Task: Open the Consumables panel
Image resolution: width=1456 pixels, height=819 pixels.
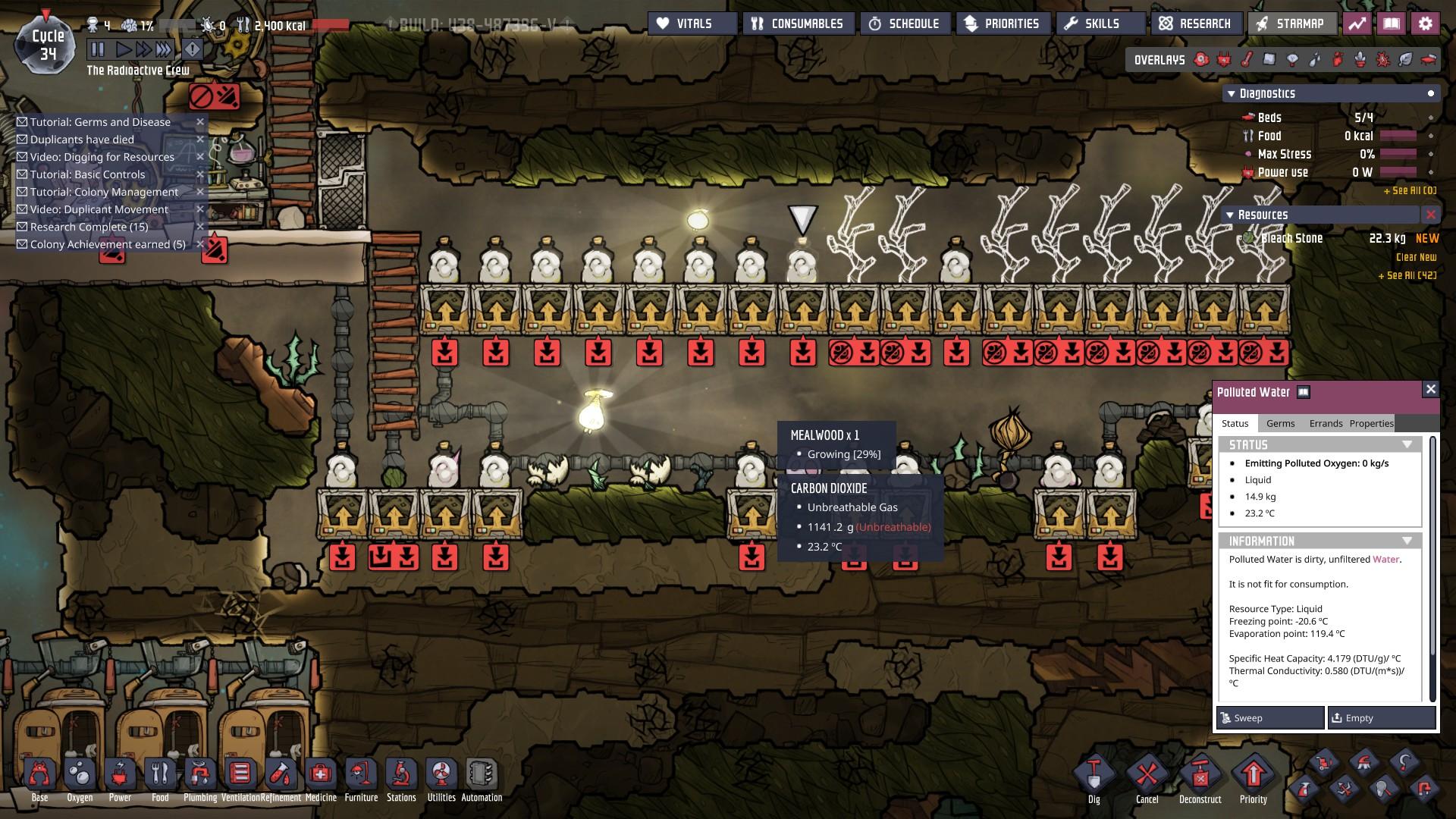Action: [x=799, y=24]
